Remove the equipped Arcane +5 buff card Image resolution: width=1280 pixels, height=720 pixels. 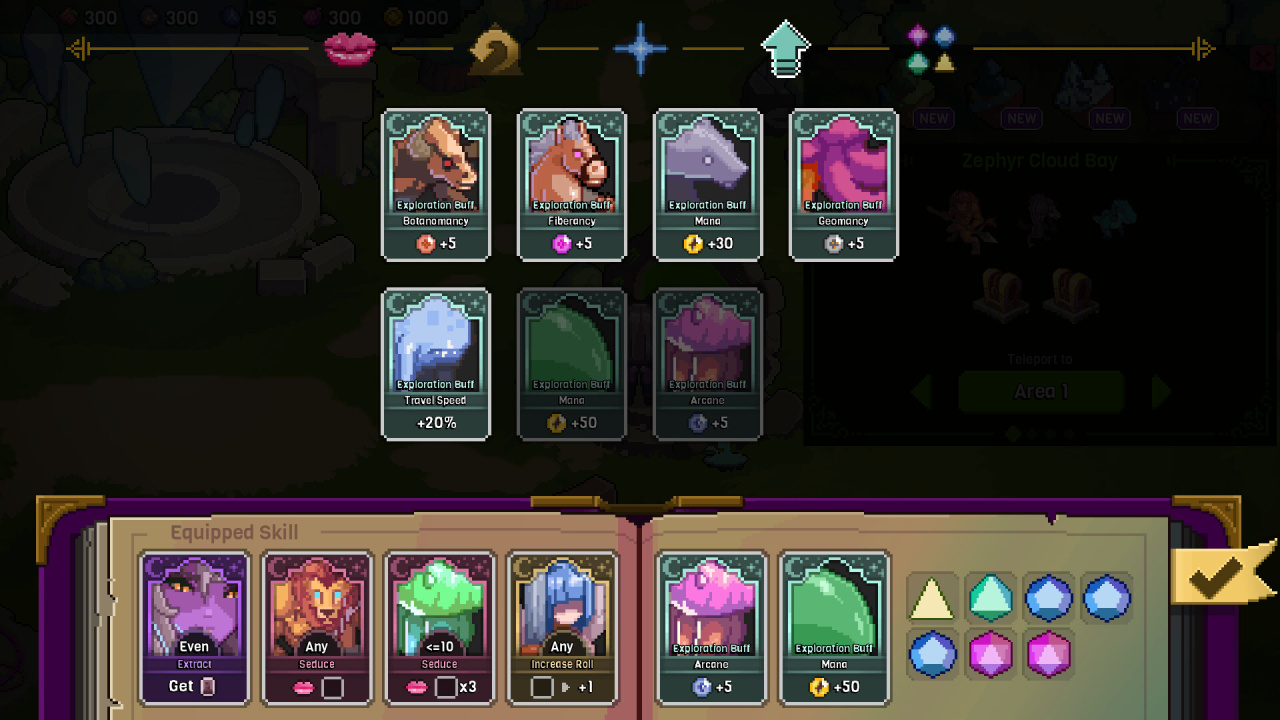coord(712,628)
